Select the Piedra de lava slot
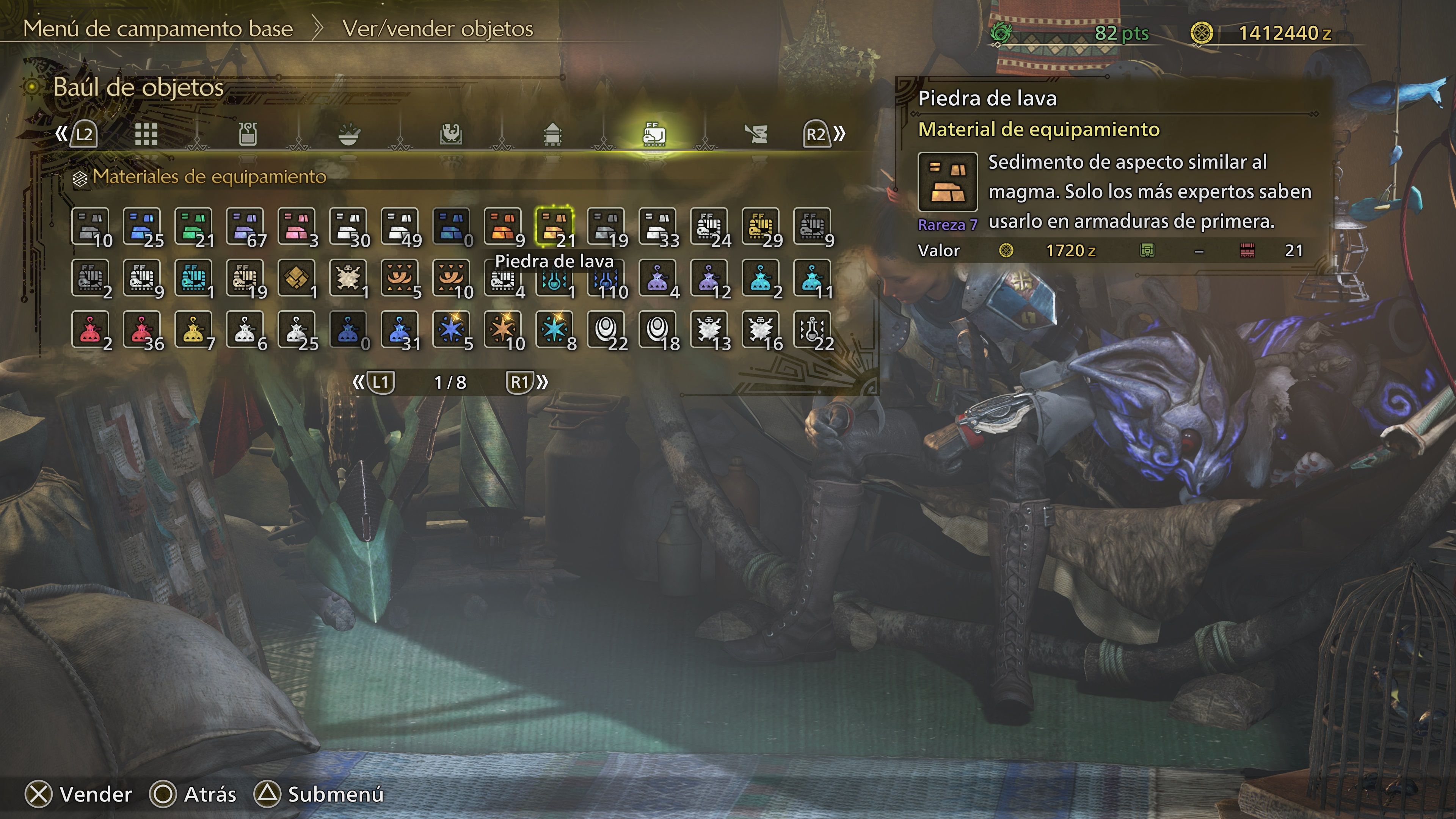 [554, 226]
